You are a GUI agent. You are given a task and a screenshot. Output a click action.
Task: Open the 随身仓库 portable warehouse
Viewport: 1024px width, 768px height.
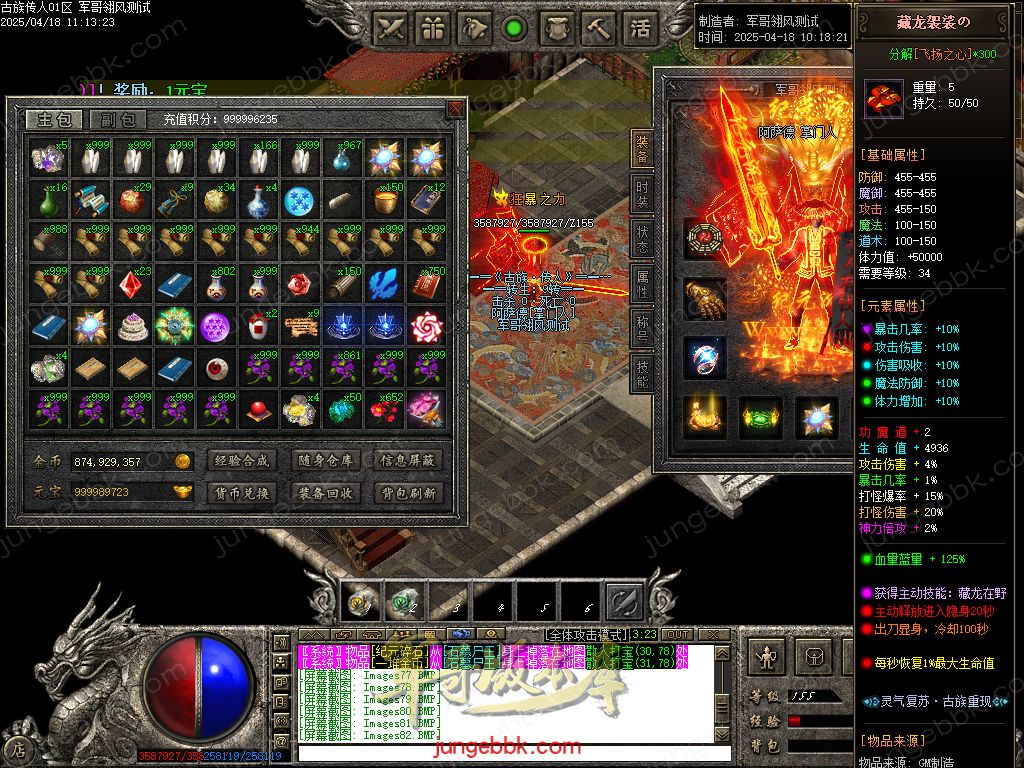325,461
